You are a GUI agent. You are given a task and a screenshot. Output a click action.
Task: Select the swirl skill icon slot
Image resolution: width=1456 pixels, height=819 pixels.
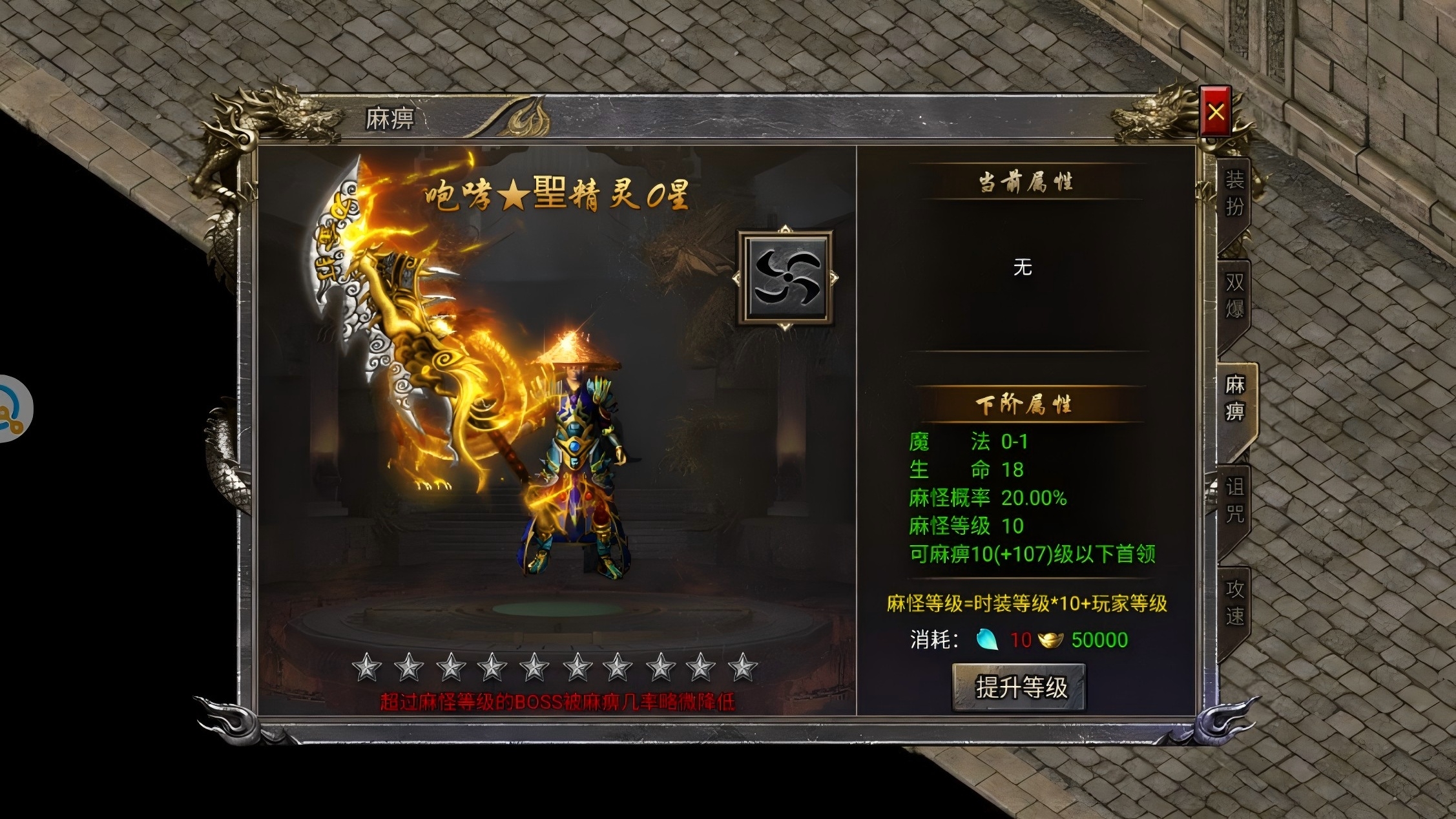click(x=786, y=278)
